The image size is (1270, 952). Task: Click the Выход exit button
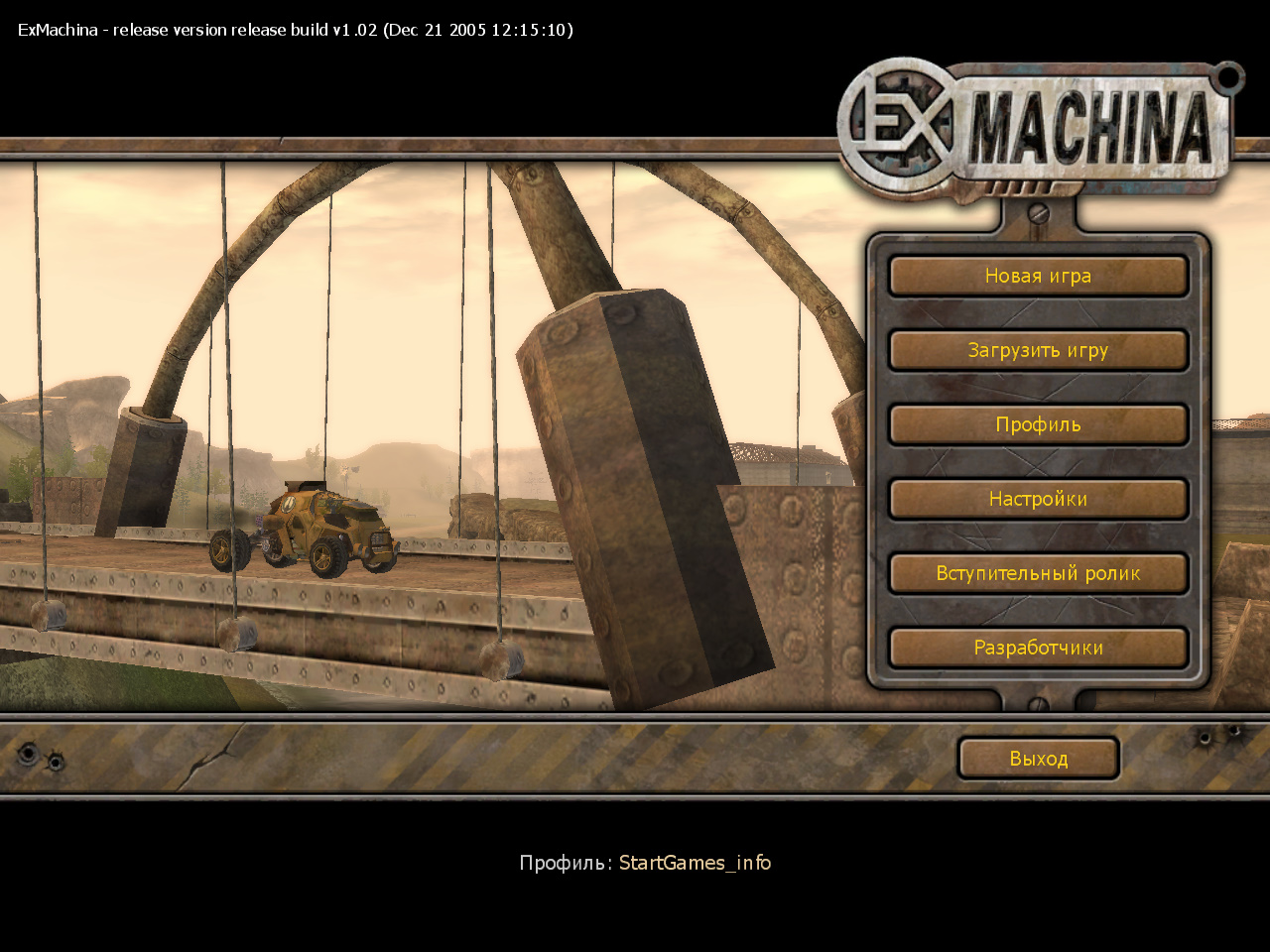click(x=1038, y=759)
